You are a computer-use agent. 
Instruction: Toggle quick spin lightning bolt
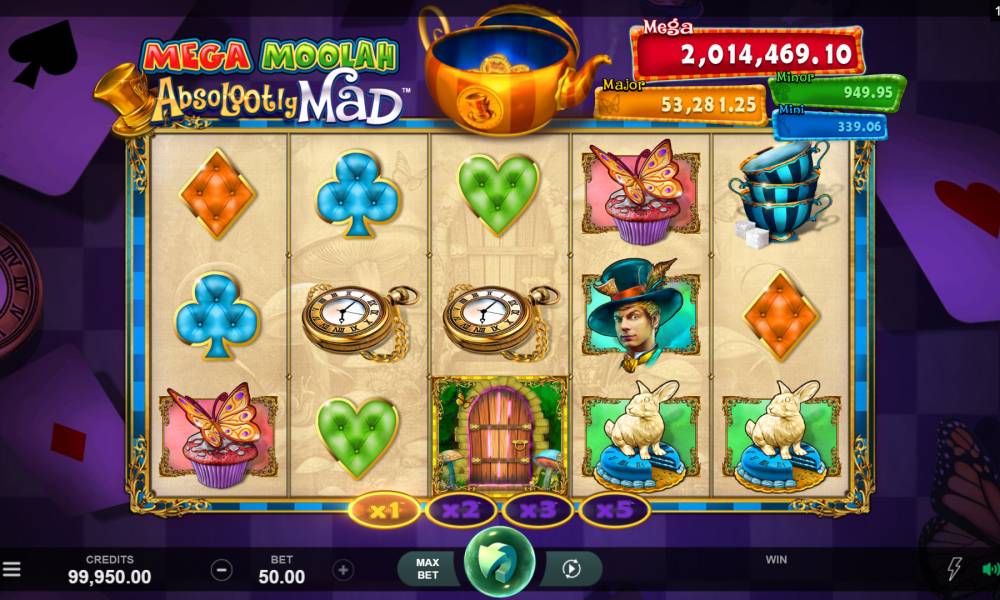954,569
